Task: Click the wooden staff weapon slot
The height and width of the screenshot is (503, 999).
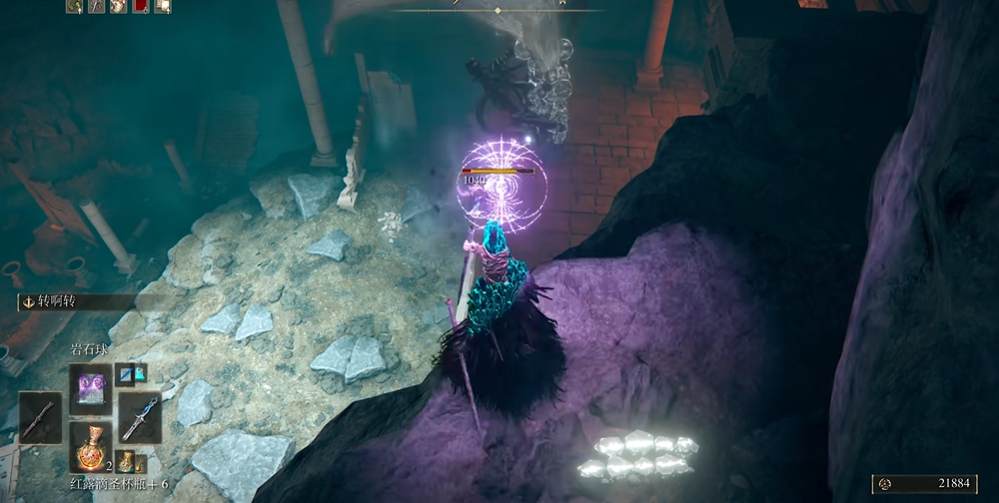Action: click(40, 416)
